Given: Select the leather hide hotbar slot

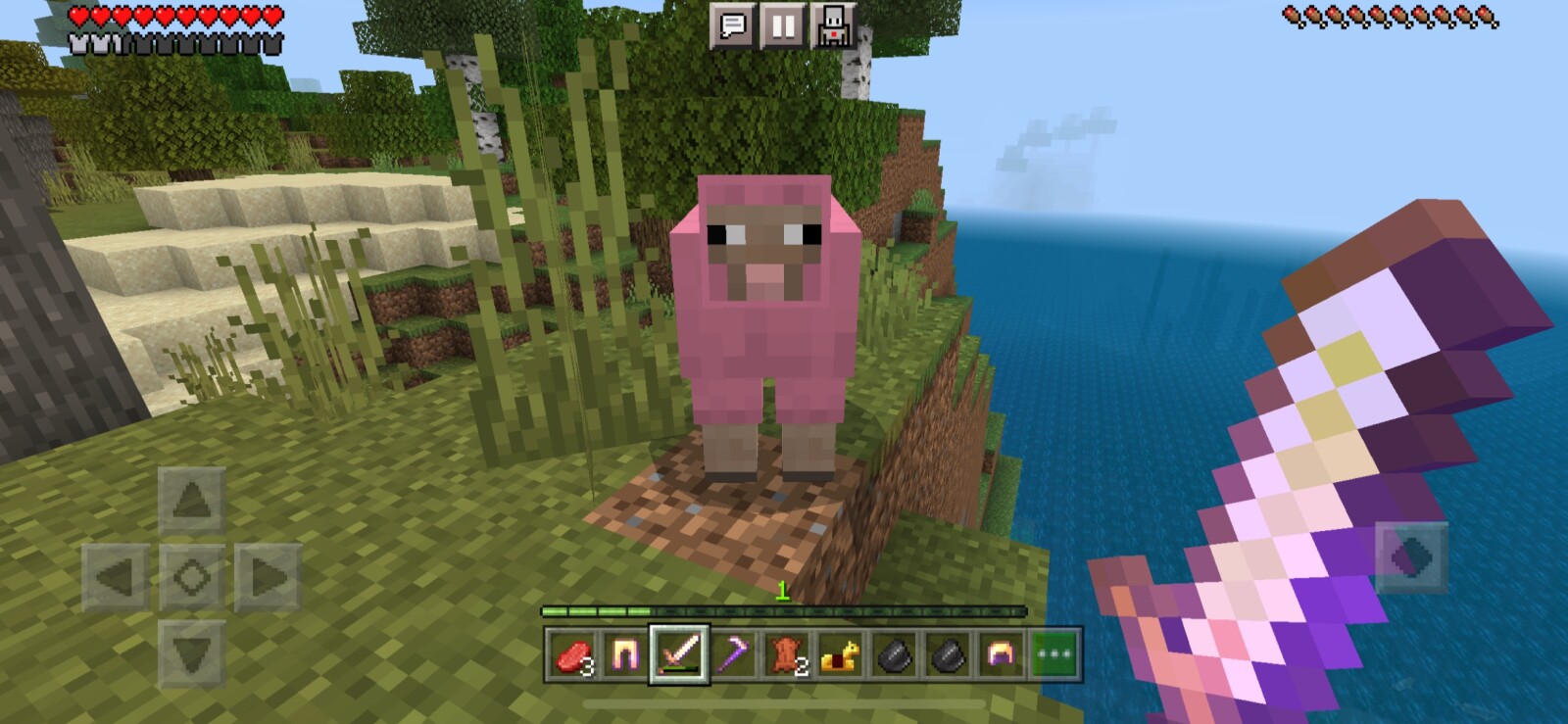Looking at the screenshot, I should click(785, 654).
